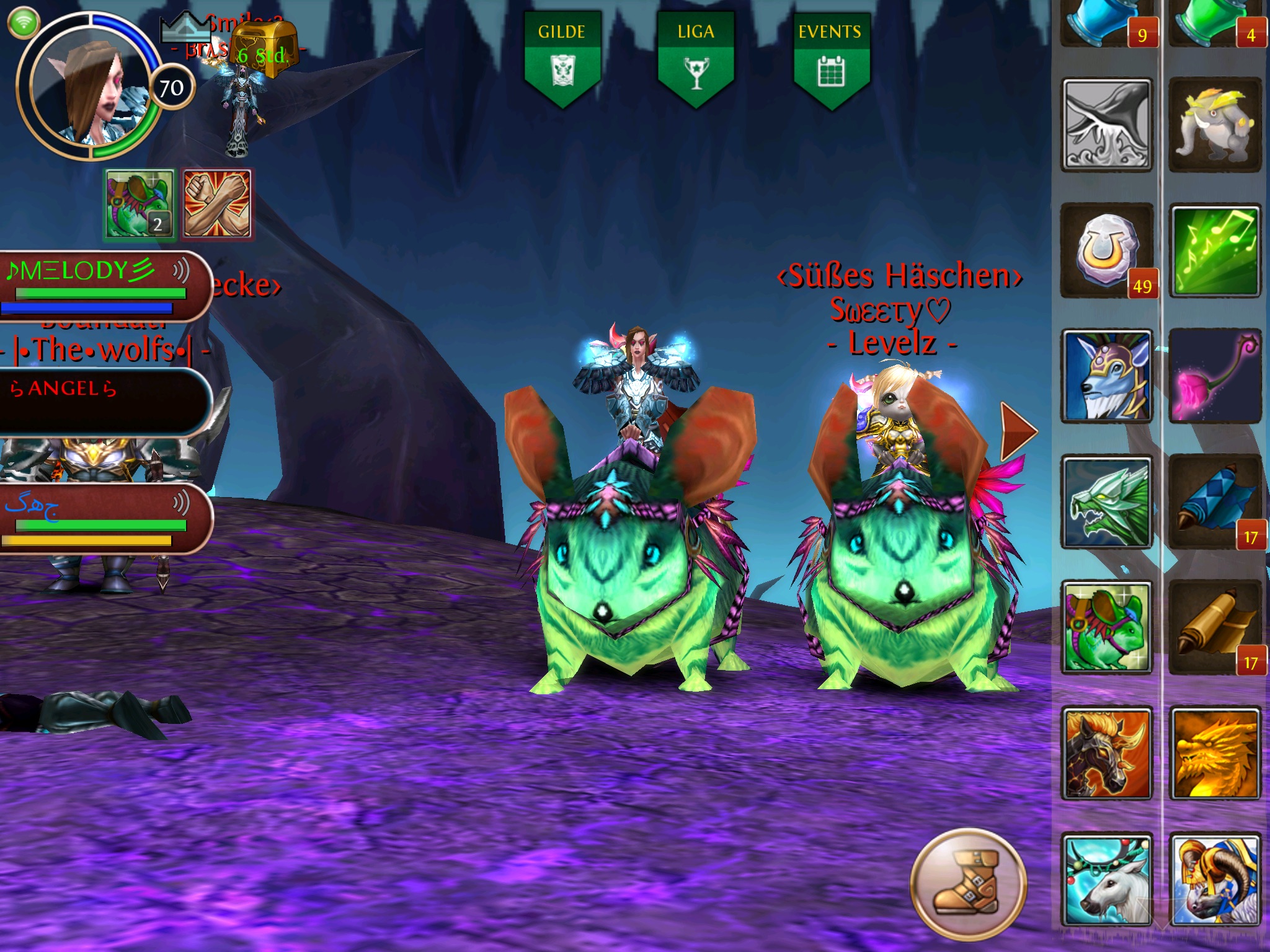Open the Events calendar banner
The image size is (1270, 952).
[830, 59]
